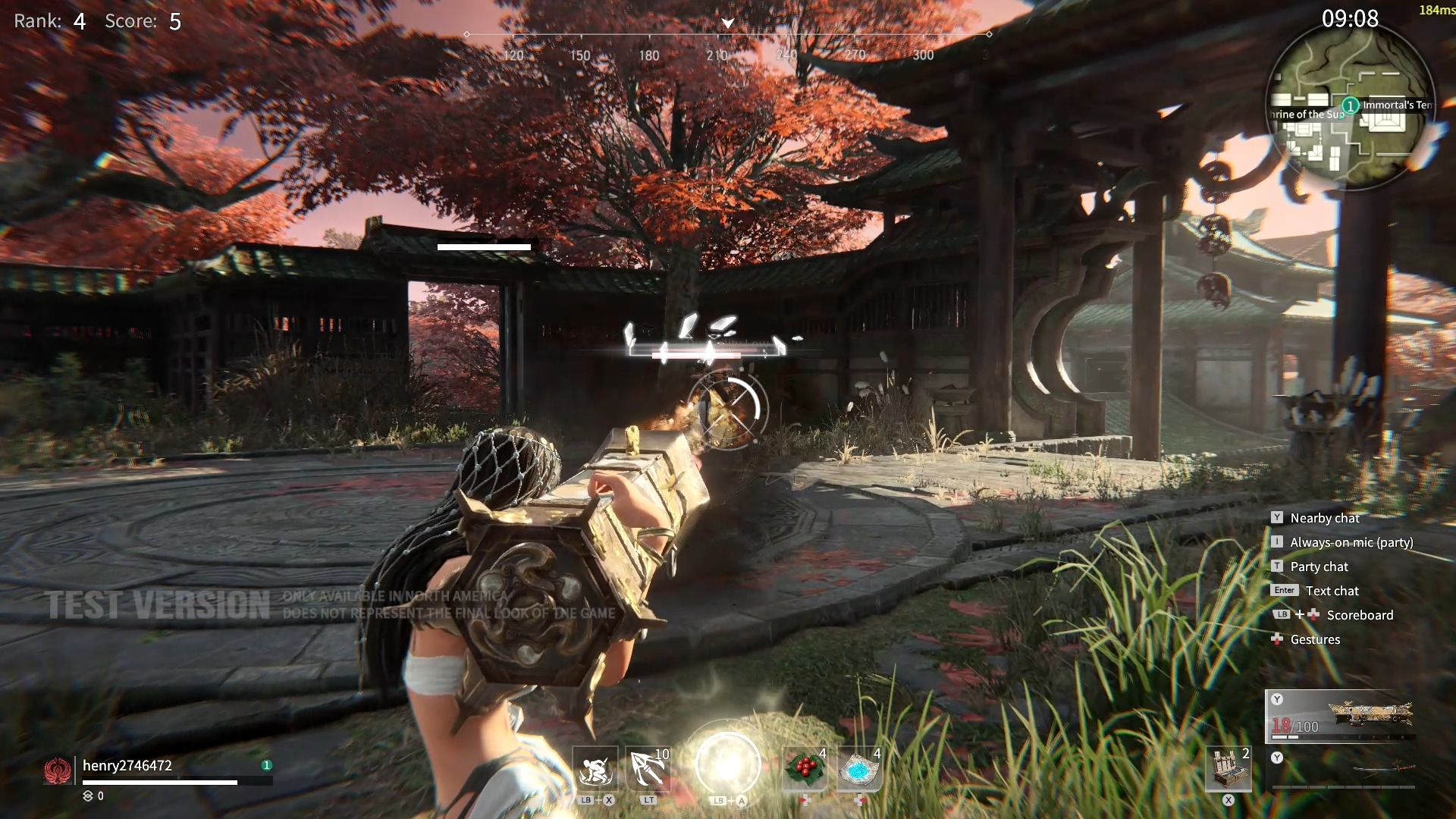
Task: Switch to the secondary sword weapon slot
Action: coord(1341,770)
